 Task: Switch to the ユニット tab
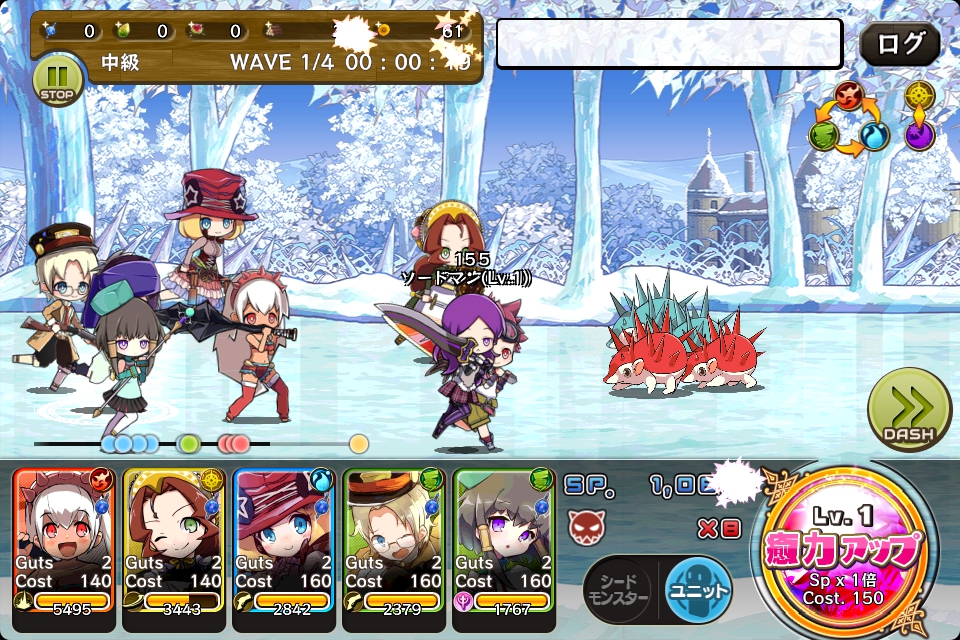pos(697,590)
